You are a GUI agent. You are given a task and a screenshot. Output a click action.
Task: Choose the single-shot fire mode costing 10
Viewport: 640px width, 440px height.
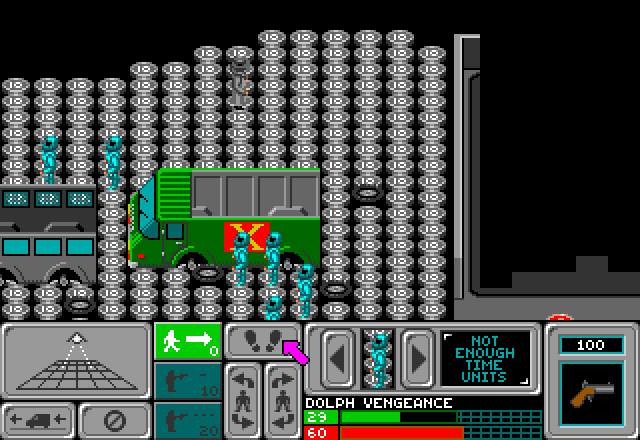click(x=187, y=380)
